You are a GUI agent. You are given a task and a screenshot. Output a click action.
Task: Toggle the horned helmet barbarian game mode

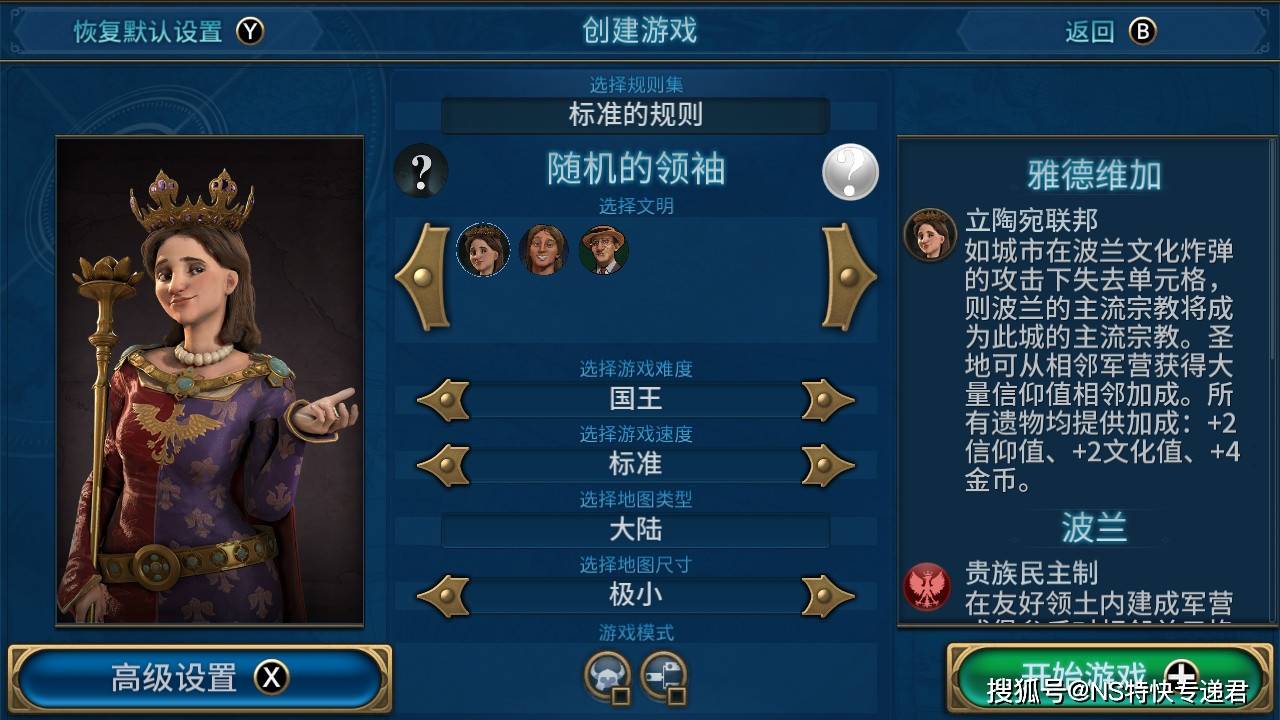point(607,676)
